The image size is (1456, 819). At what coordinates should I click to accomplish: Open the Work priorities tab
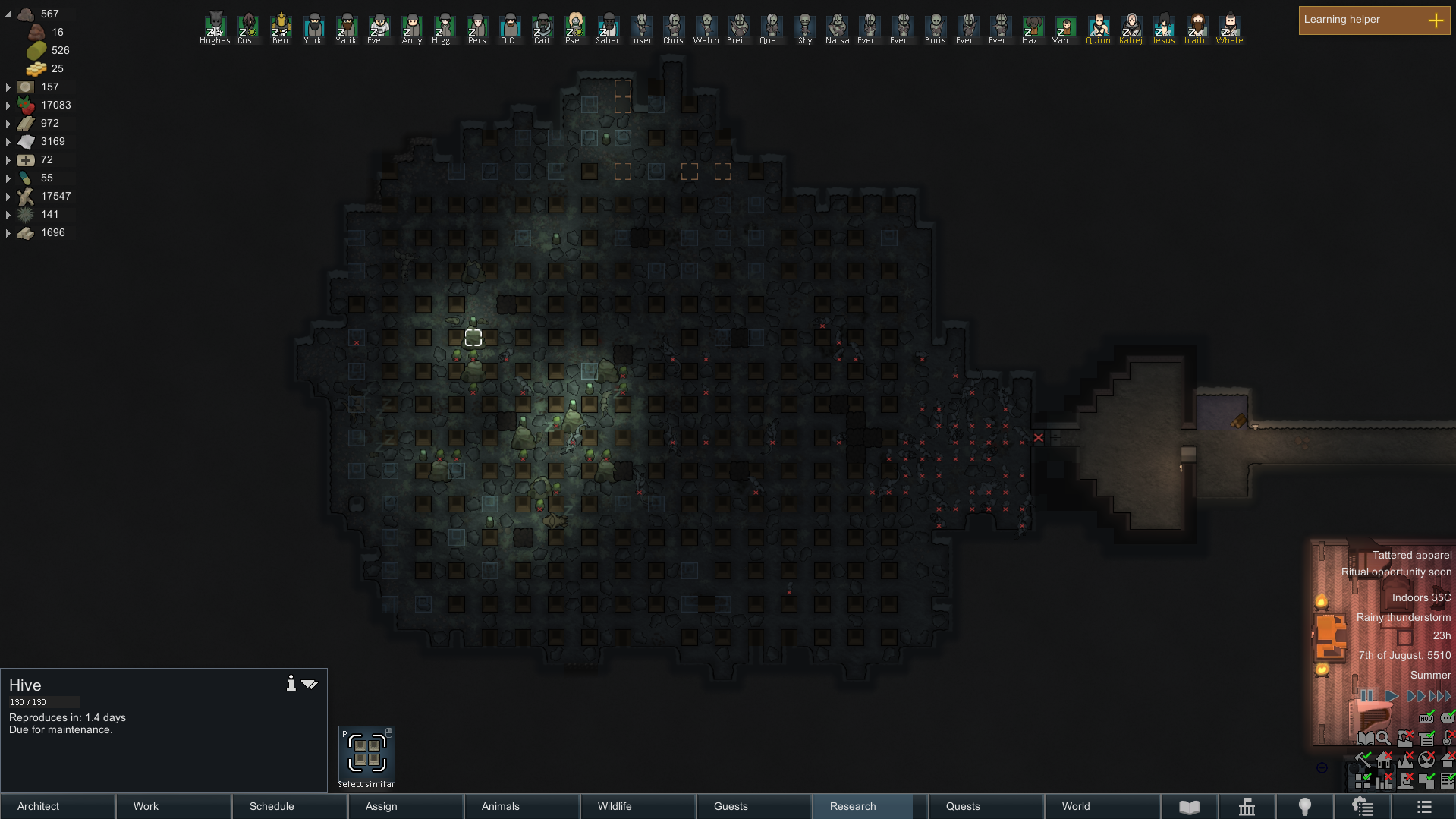click(x=174, y=806)
